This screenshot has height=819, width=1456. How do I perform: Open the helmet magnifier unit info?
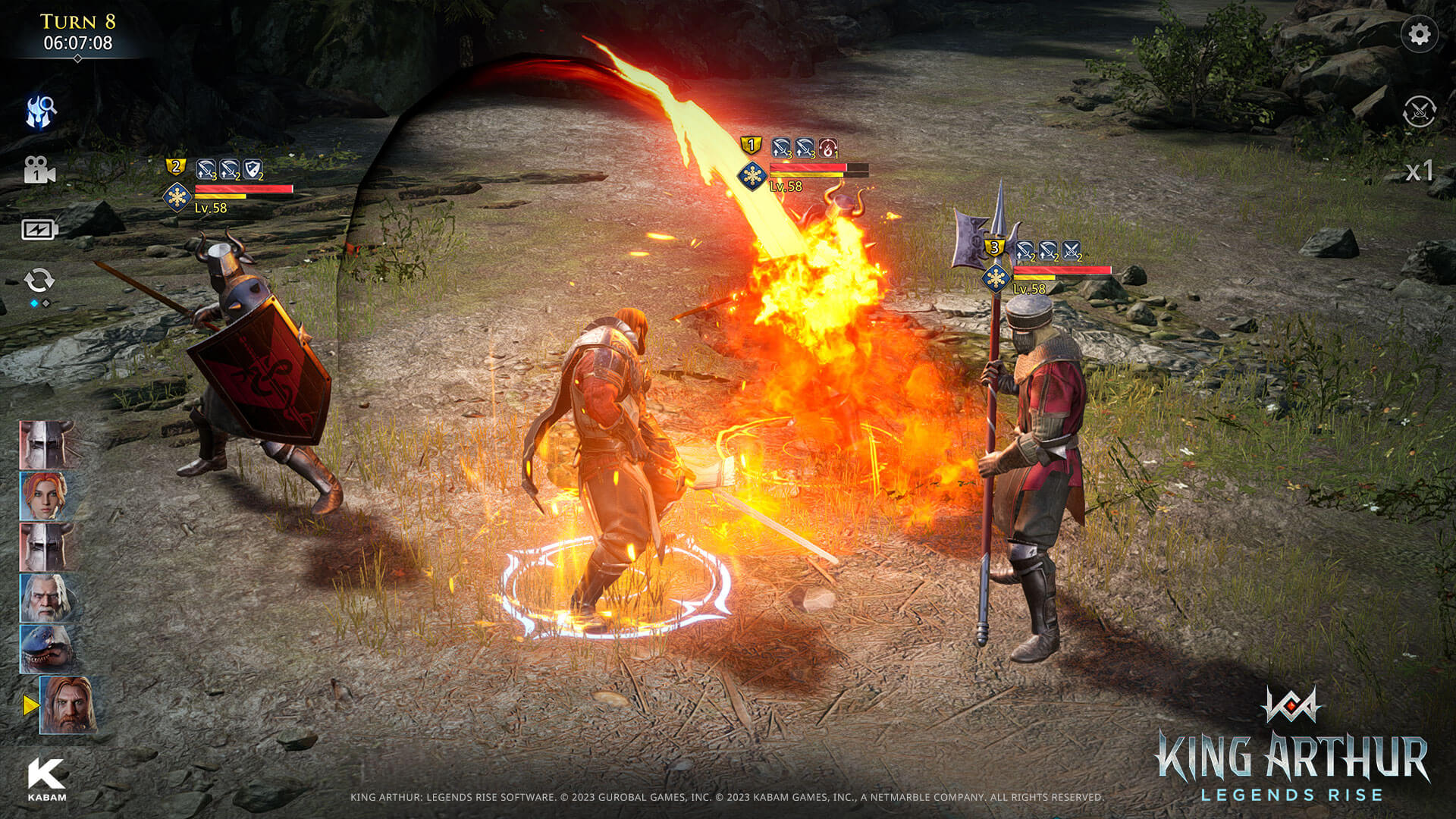pyautogui.click(x=41, y=111)
